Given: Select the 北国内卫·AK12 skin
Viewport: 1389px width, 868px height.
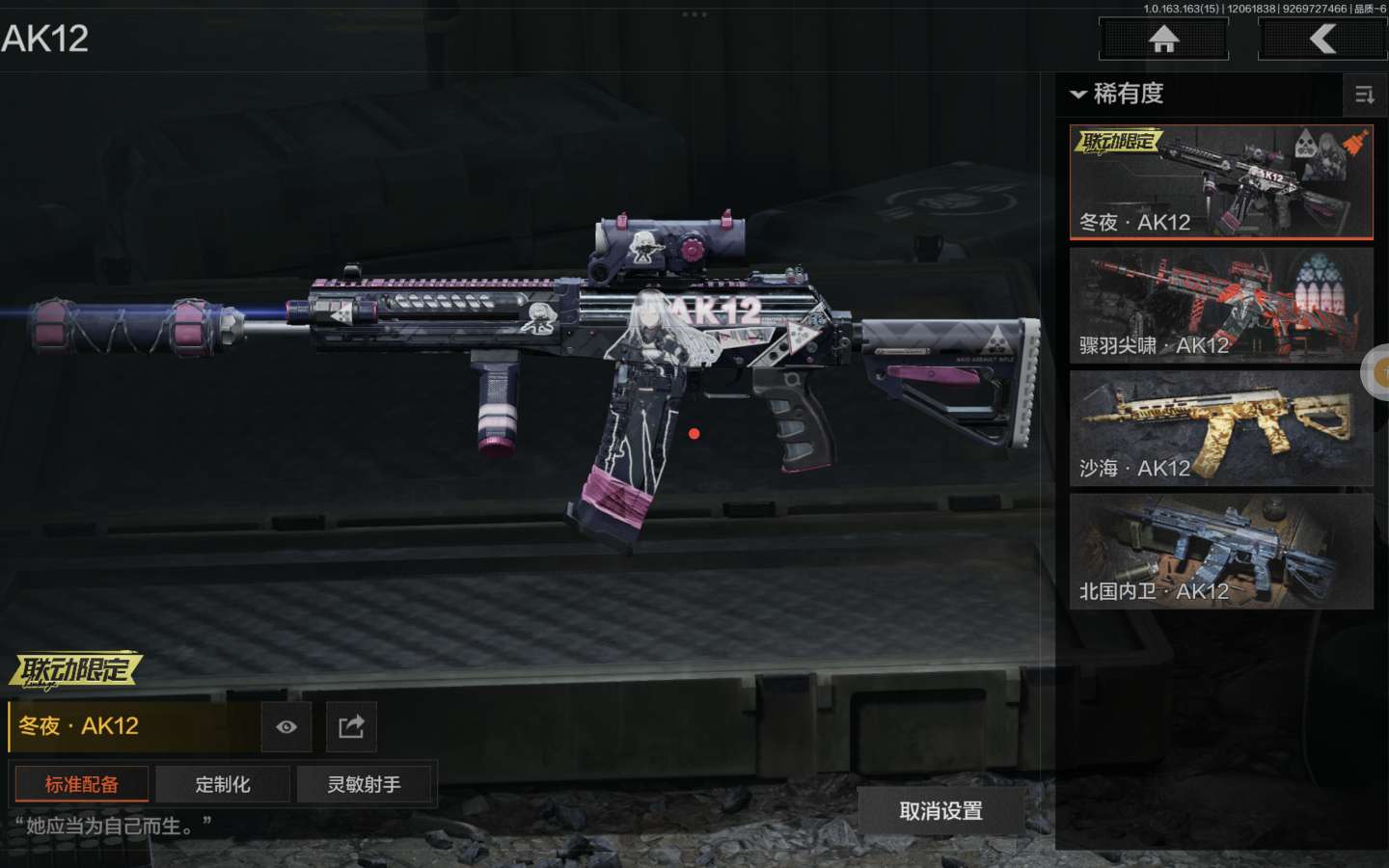Looking at the screenshot, I should tap(1220, 552).
